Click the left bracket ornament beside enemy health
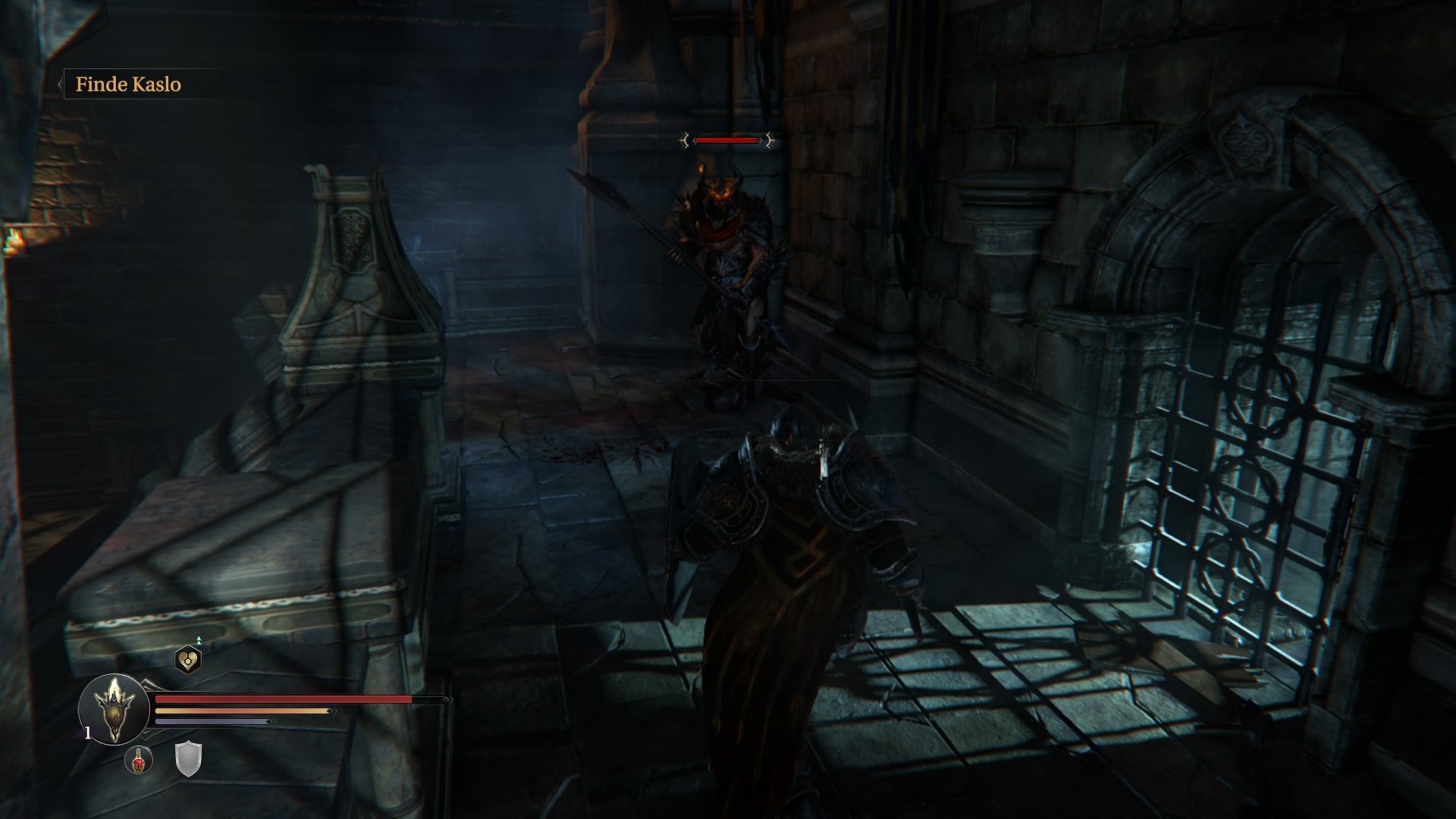Image resolution: width=1456 pixels, height=819 pixels. (x=685, y=141)
